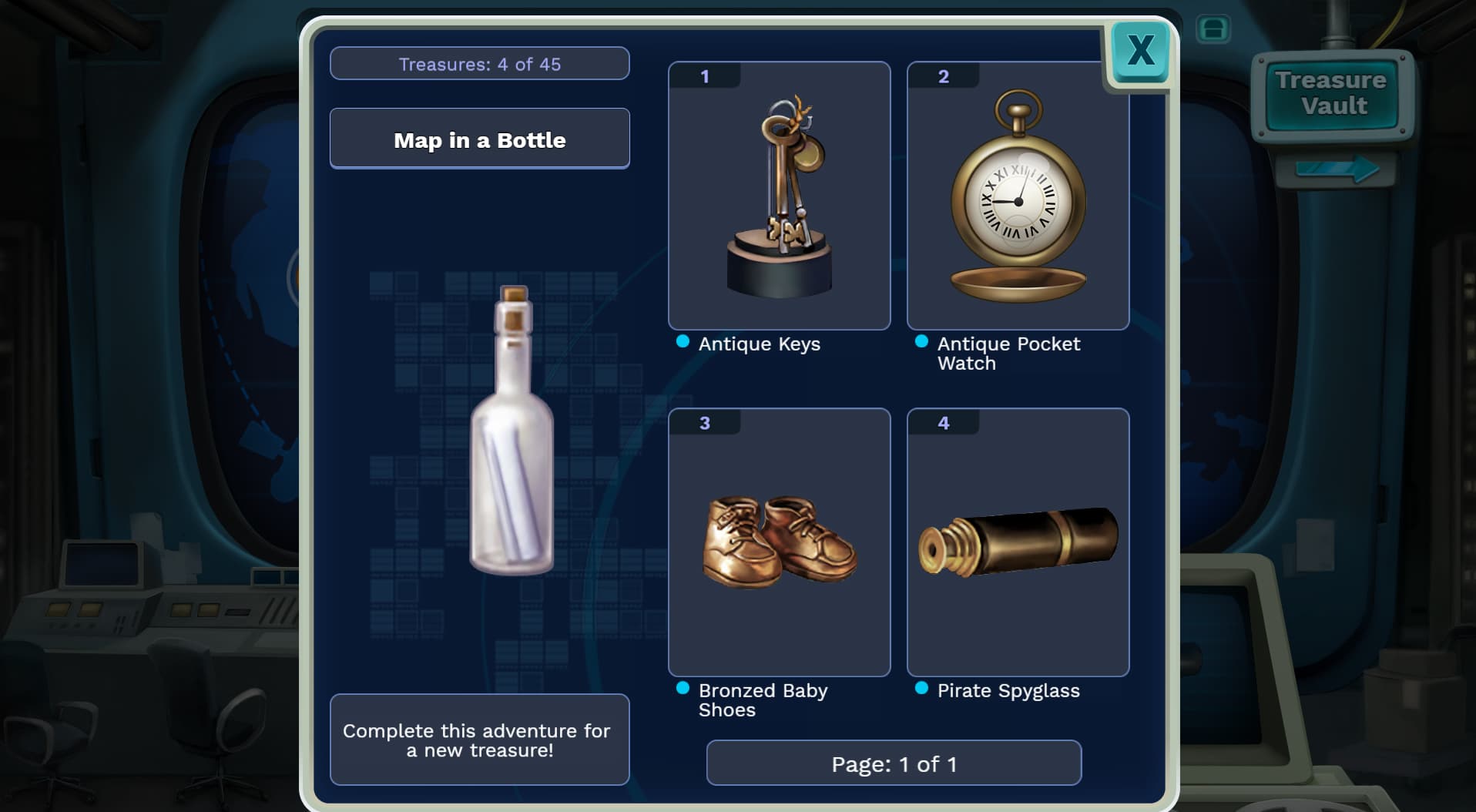1476x812 pixels.
Task: Click the Complete this adventure message panel
Action: pyautogui.click(x=479, y=740)
